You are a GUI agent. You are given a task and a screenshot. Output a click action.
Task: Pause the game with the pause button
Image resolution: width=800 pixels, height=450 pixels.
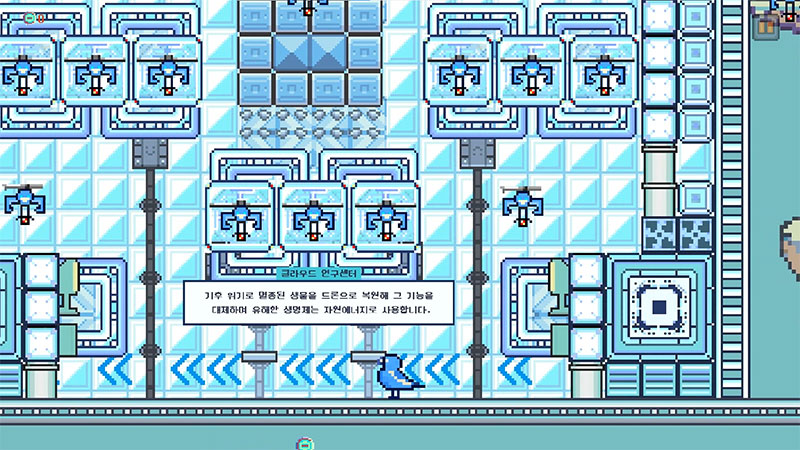click(x=768, y=26)
